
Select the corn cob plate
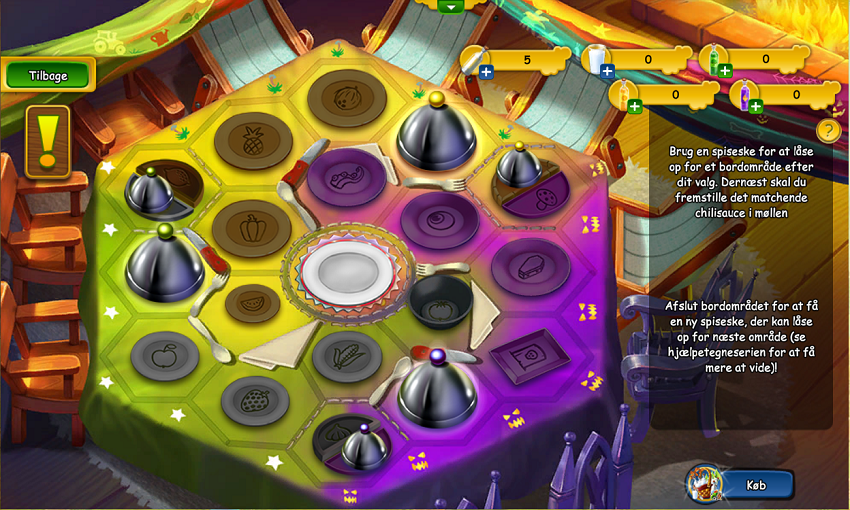346,354
